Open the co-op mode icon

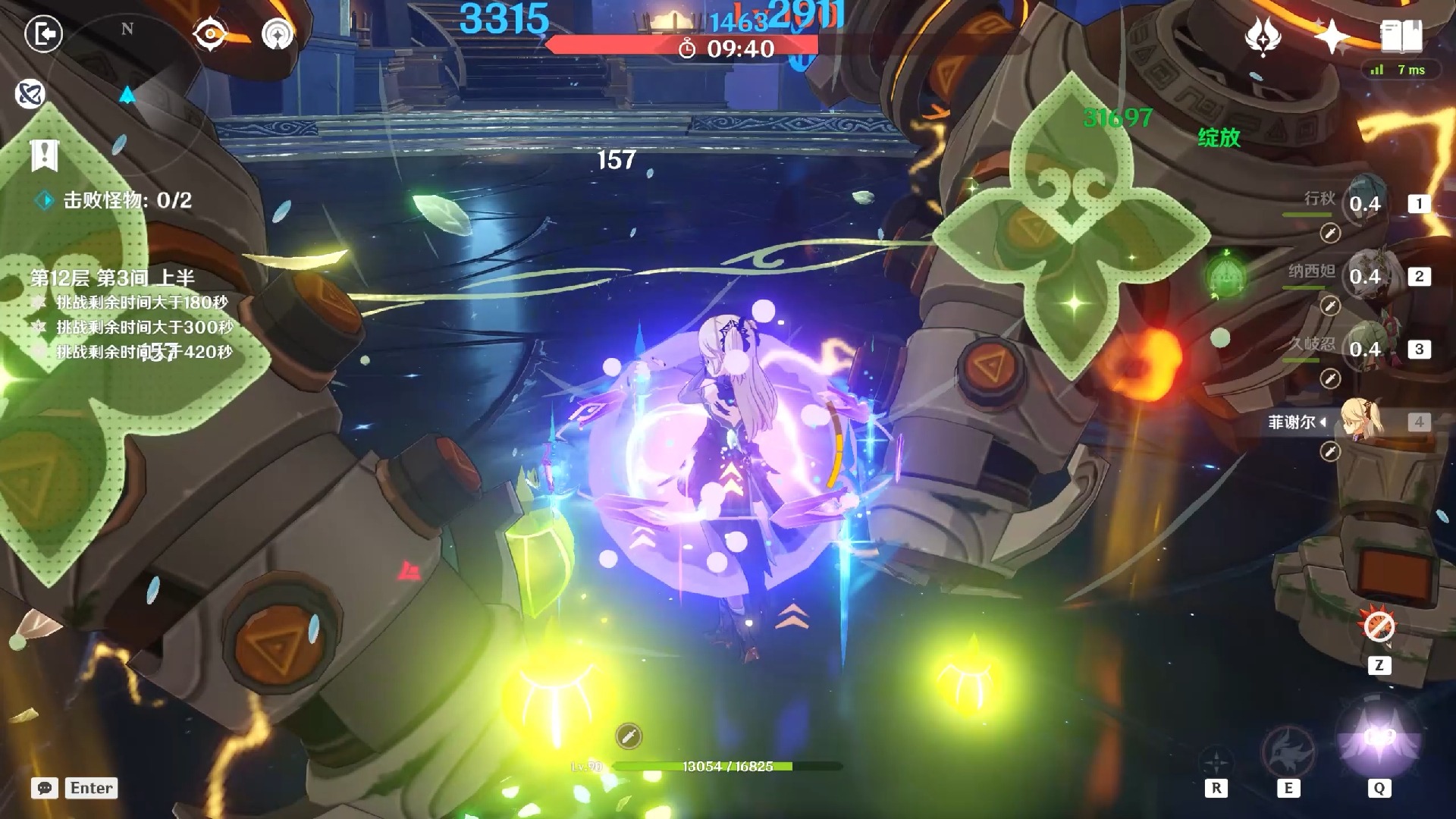point(30,94)
